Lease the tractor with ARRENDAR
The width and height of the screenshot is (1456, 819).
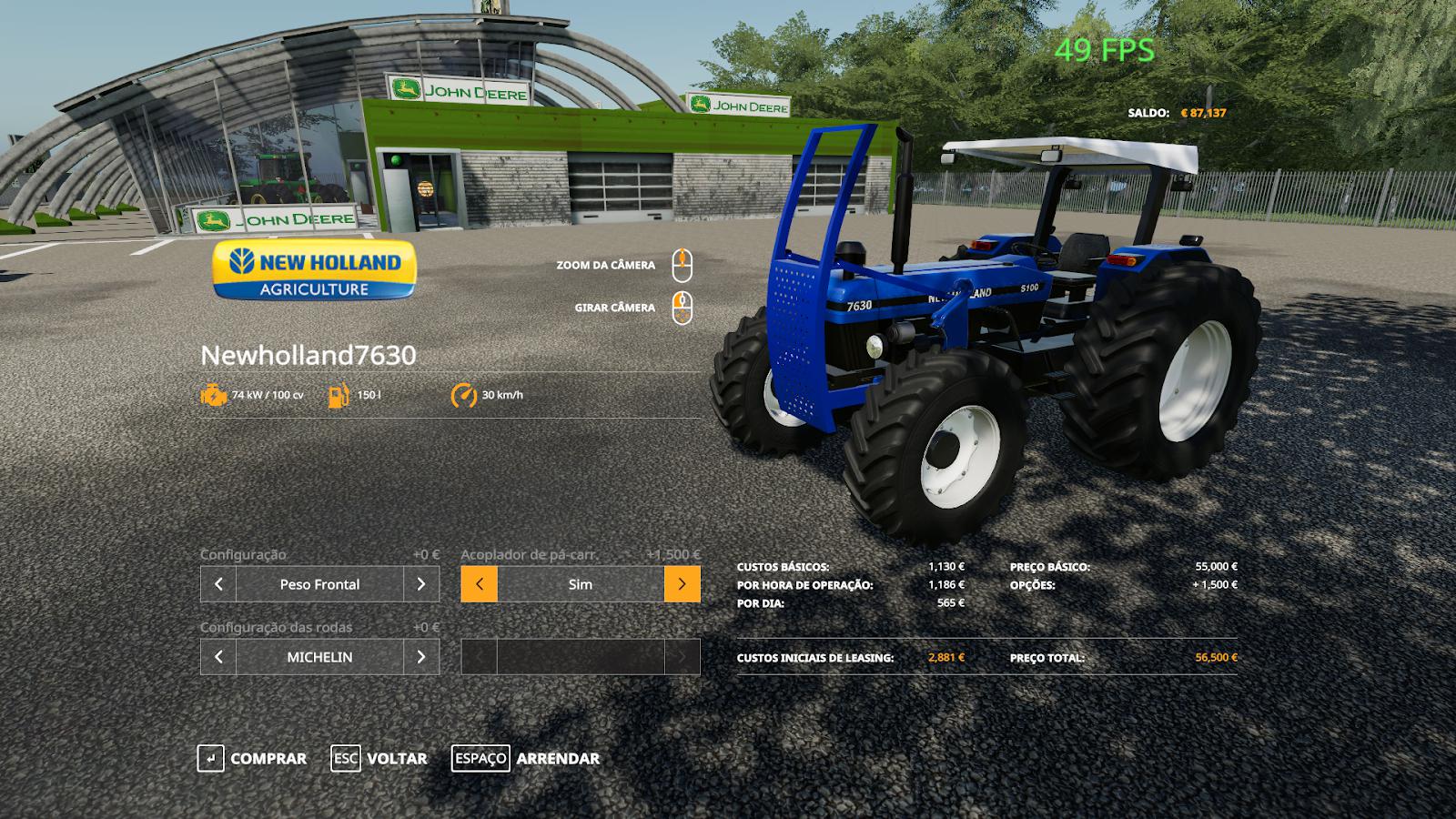(x=526, y=758)
